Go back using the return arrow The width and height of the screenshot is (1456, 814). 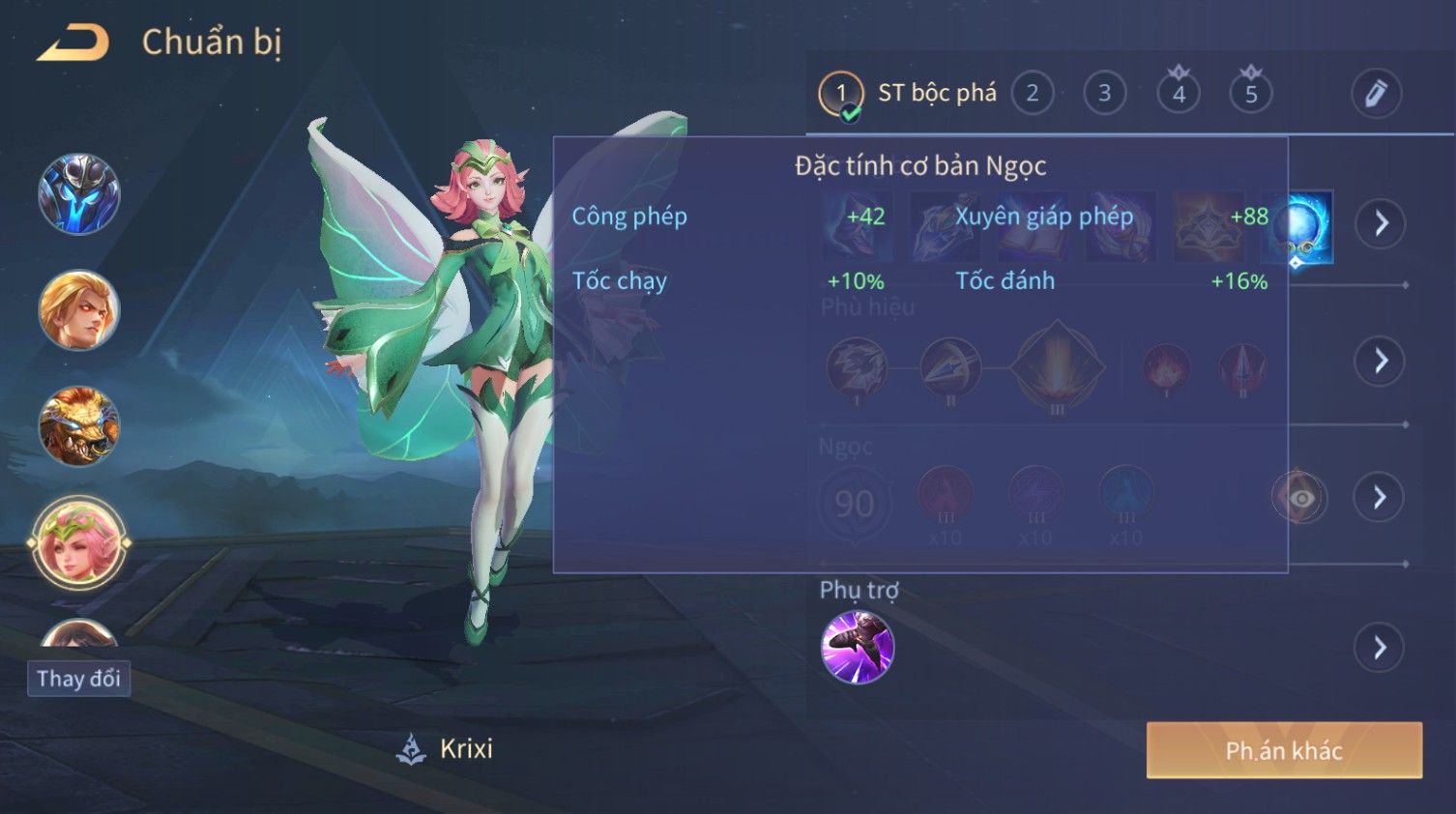click(x=73, y=44)
